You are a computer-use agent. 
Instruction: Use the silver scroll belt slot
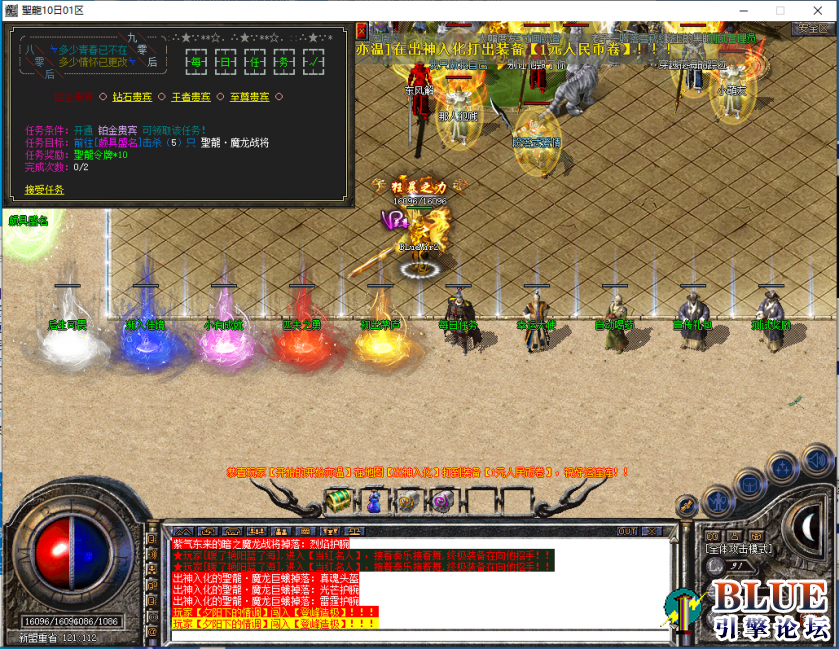click(407, 500)
